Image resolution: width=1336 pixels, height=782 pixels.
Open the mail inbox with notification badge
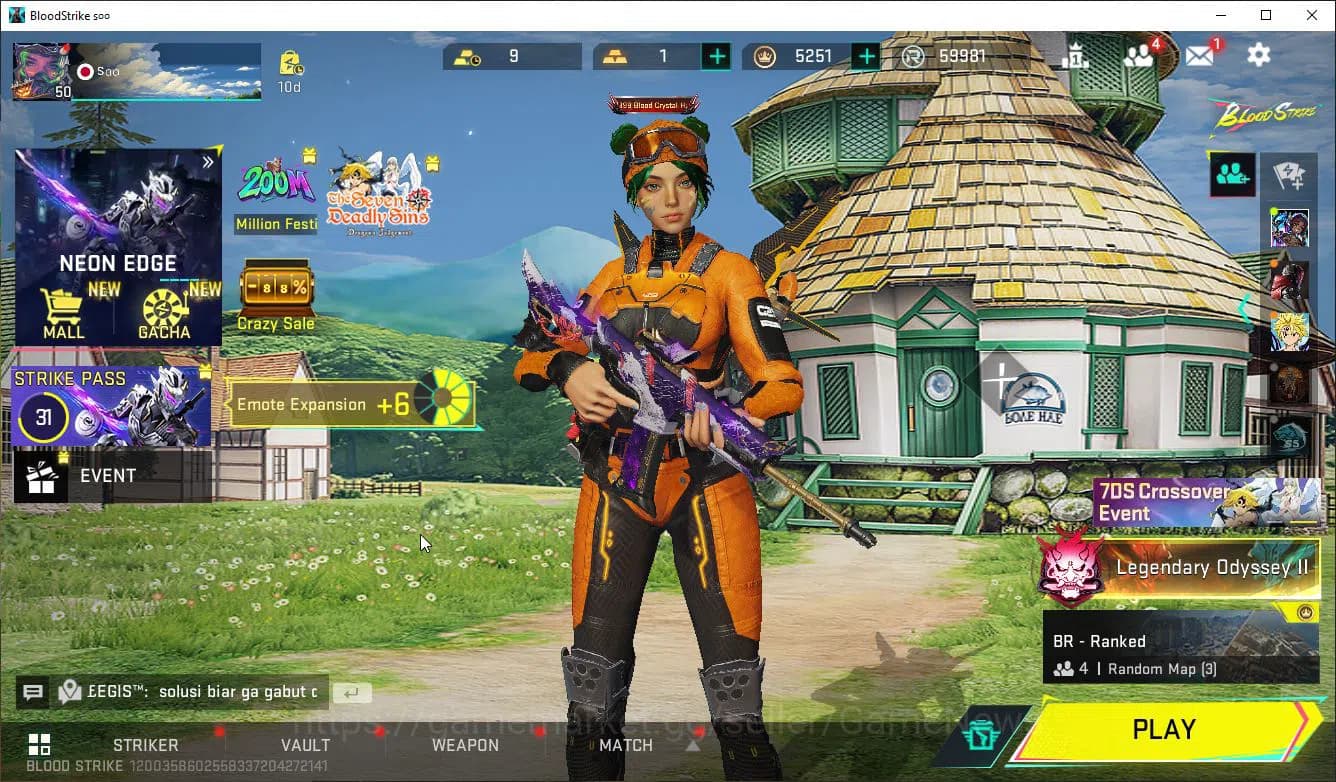tap(1199, 55)
